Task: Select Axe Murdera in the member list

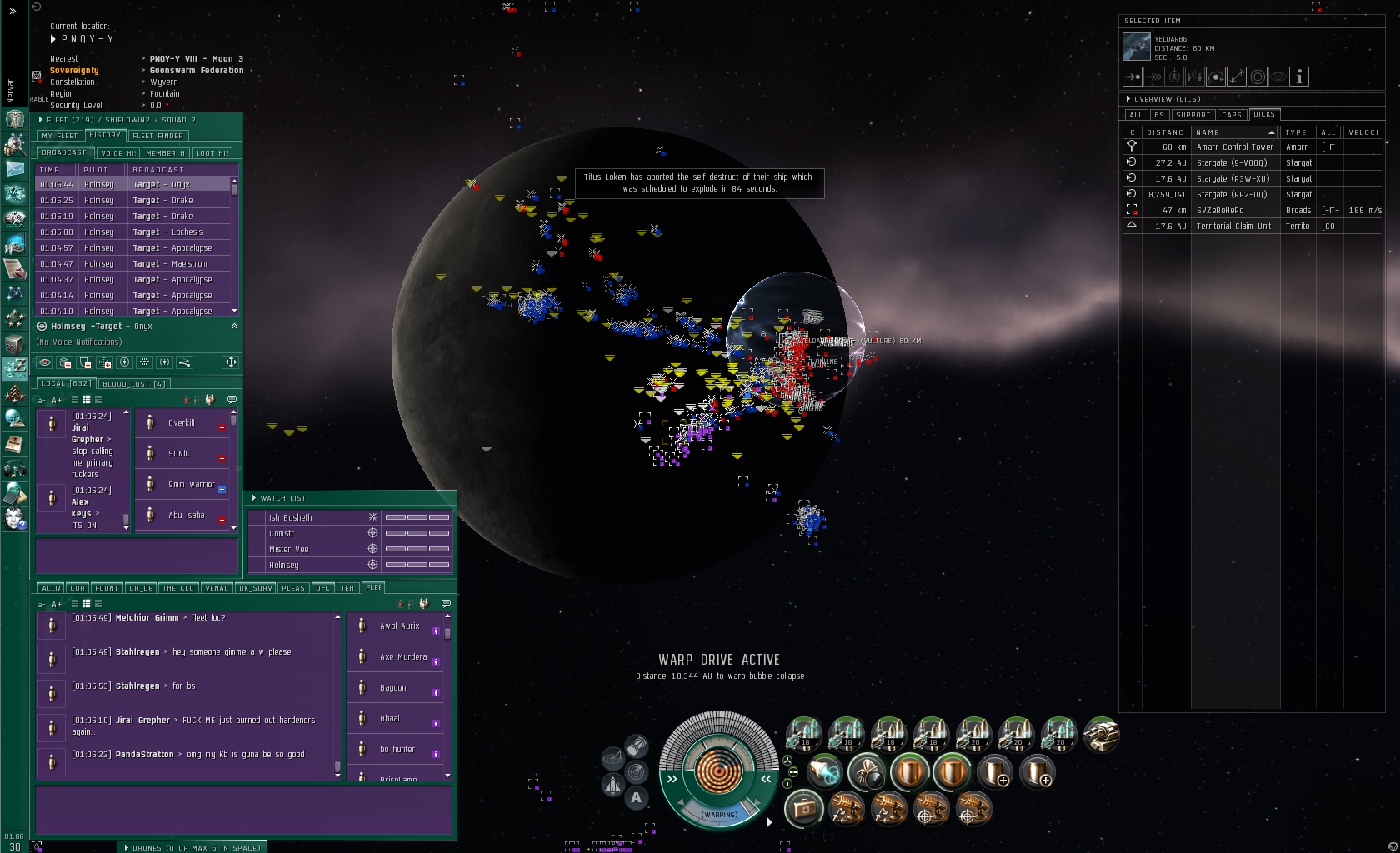Action: [x=403, y=657]
